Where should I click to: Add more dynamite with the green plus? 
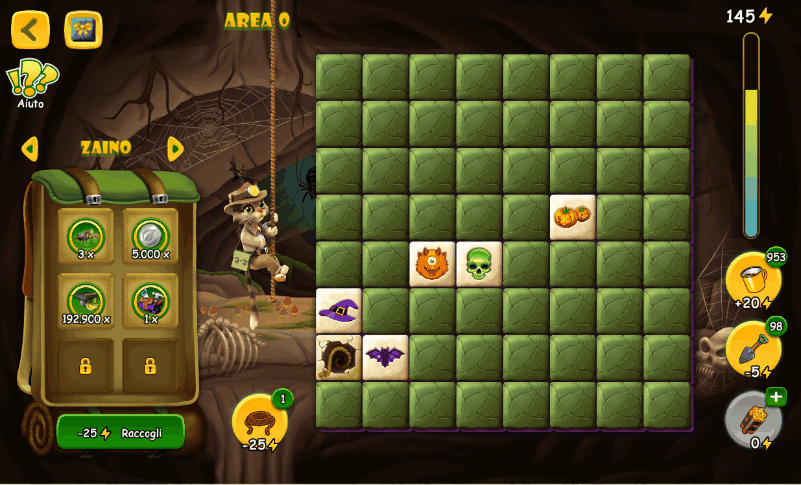776,397
